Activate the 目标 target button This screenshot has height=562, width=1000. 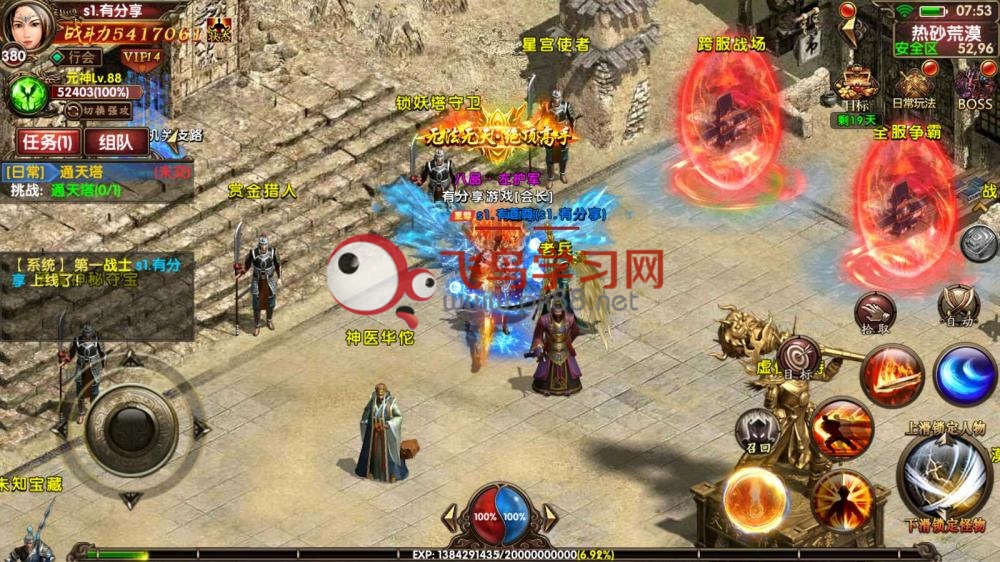coord(798,358)
